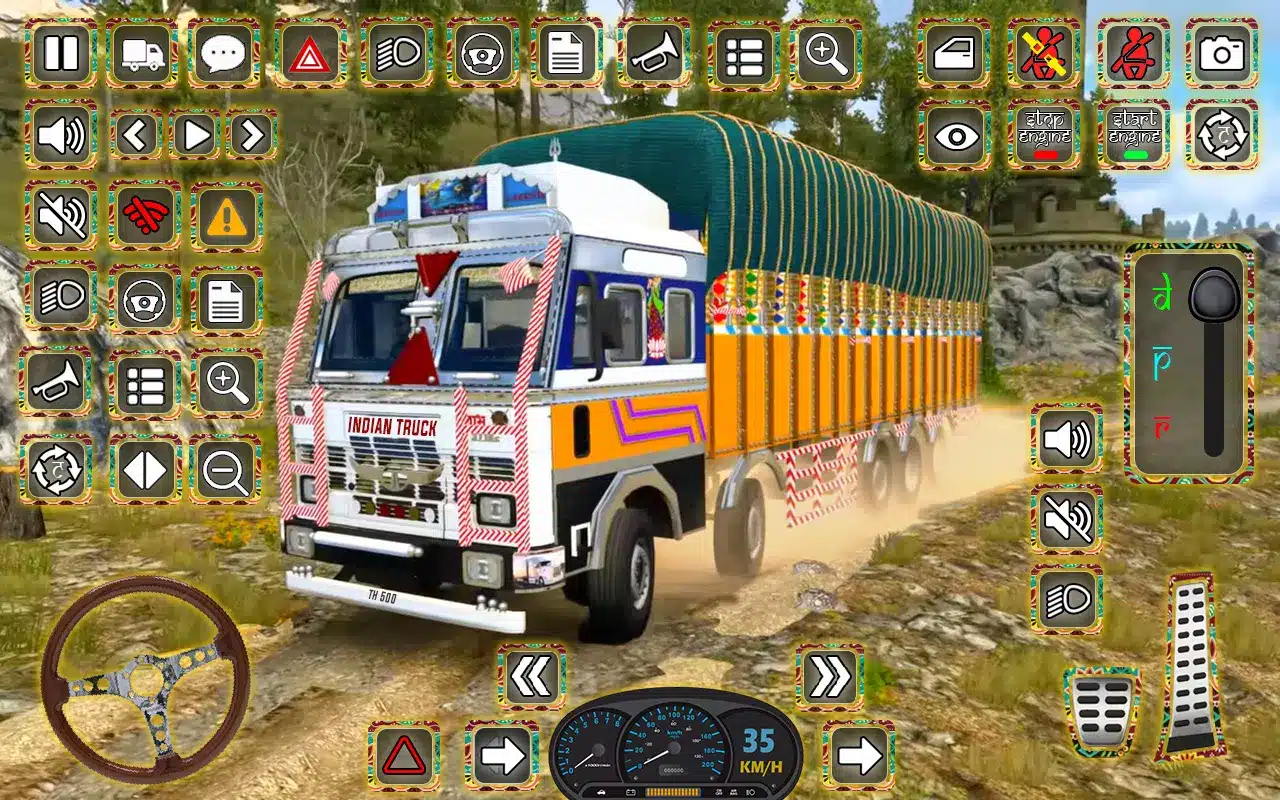Take a screenshot with the camera button
This screenshot has width=1280, height=800.
[1221, 52]
